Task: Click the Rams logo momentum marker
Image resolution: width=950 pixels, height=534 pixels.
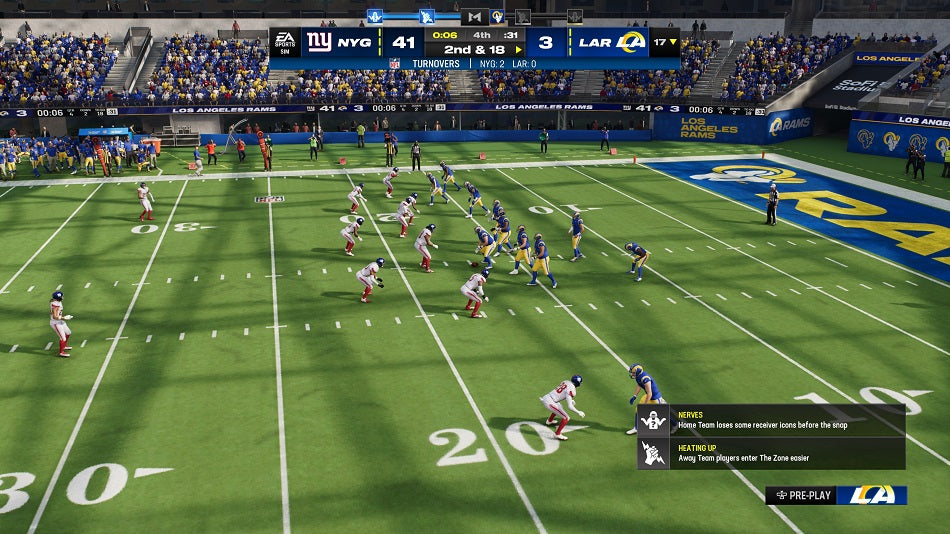Action: coord(497,16)
